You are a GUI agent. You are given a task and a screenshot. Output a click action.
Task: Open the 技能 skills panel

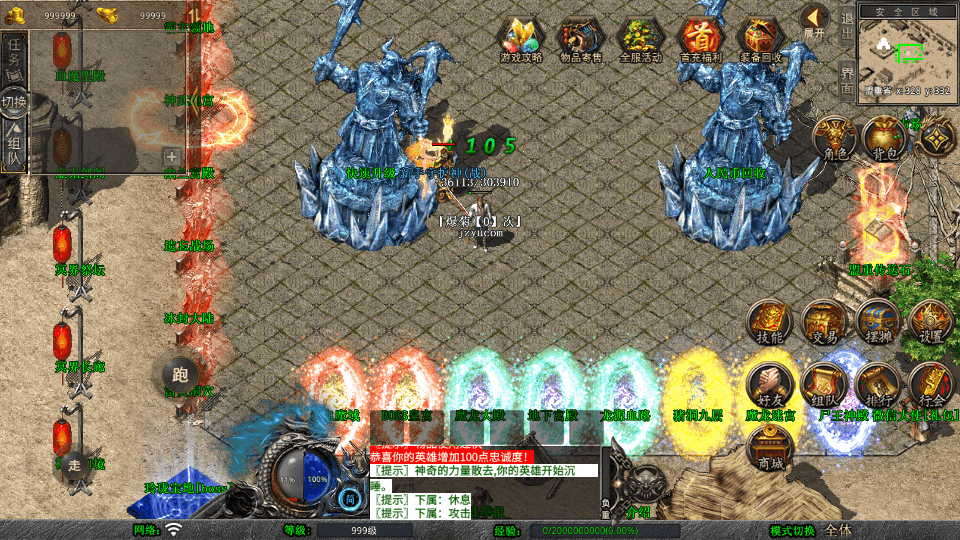pos(770,322)
